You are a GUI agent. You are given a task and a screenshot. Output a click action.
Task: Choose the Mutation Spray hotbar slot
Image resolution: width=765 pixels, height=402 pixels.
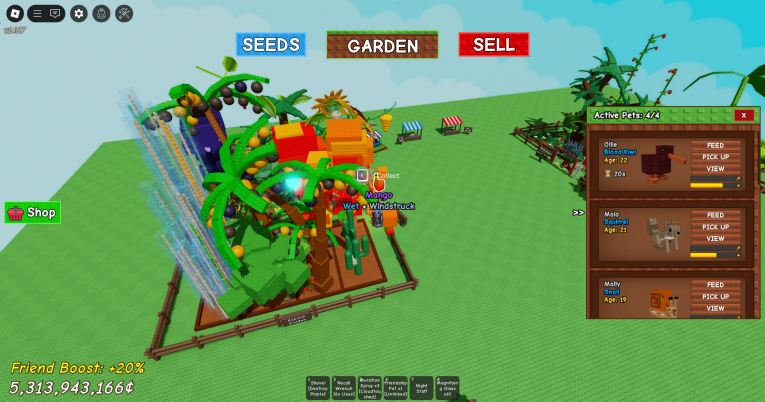tap(369, 388)
